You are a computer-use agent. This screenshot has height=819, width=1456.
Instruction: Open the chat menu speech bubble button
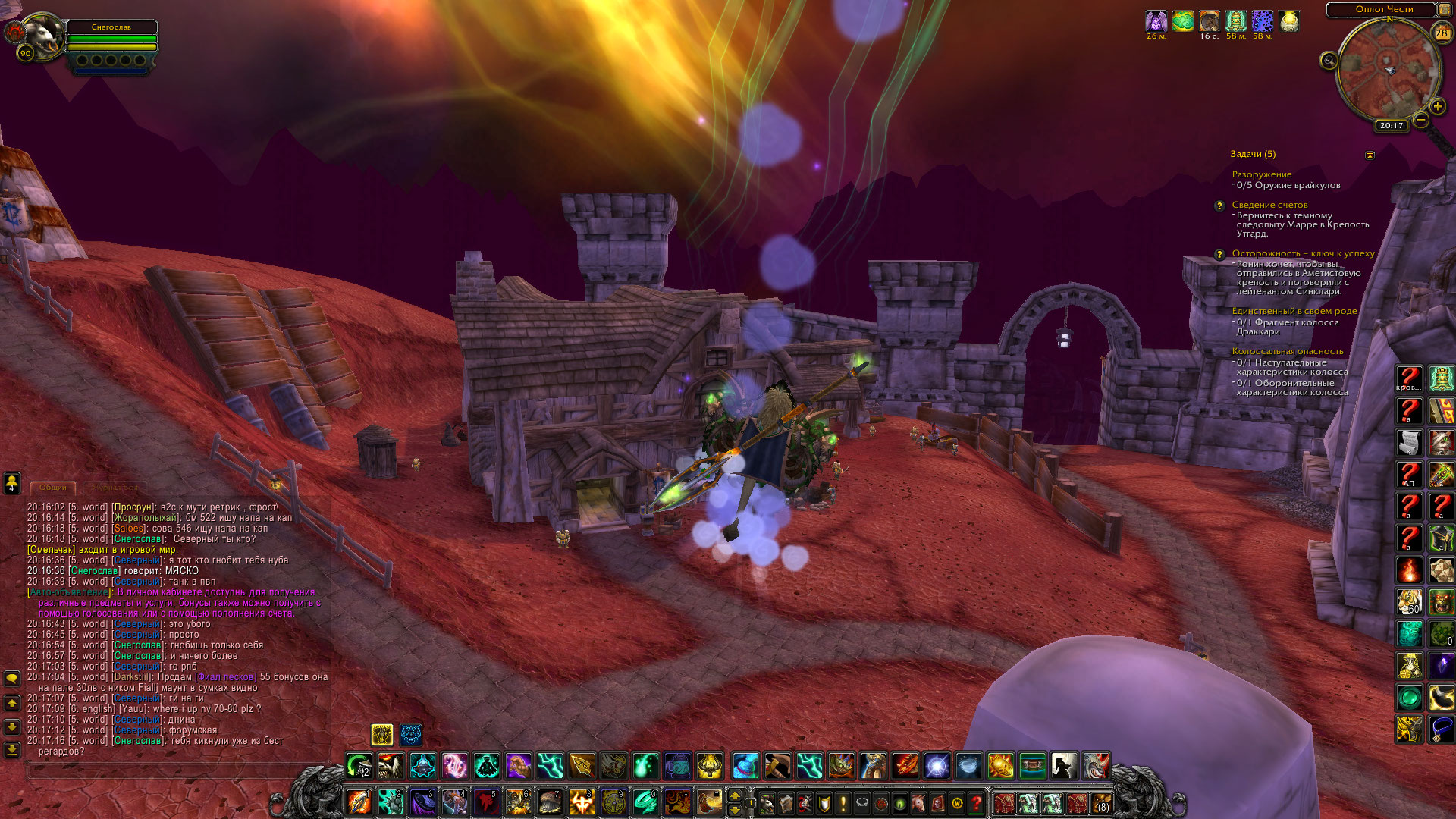12,678
